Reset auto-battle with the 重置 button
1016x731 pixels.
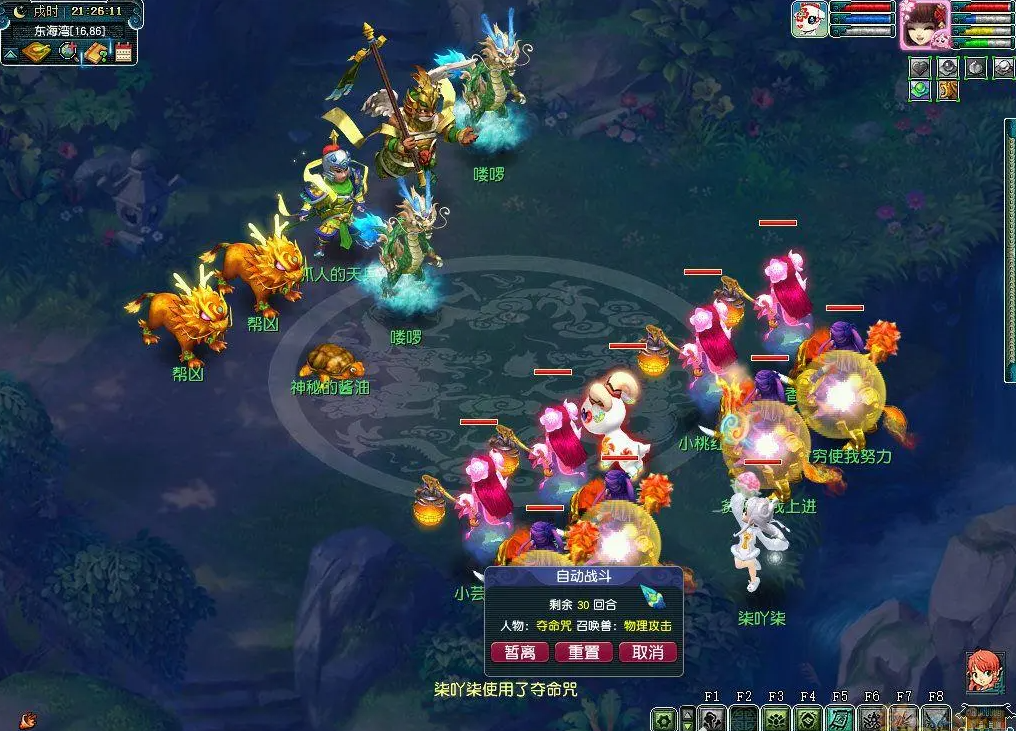583,652
